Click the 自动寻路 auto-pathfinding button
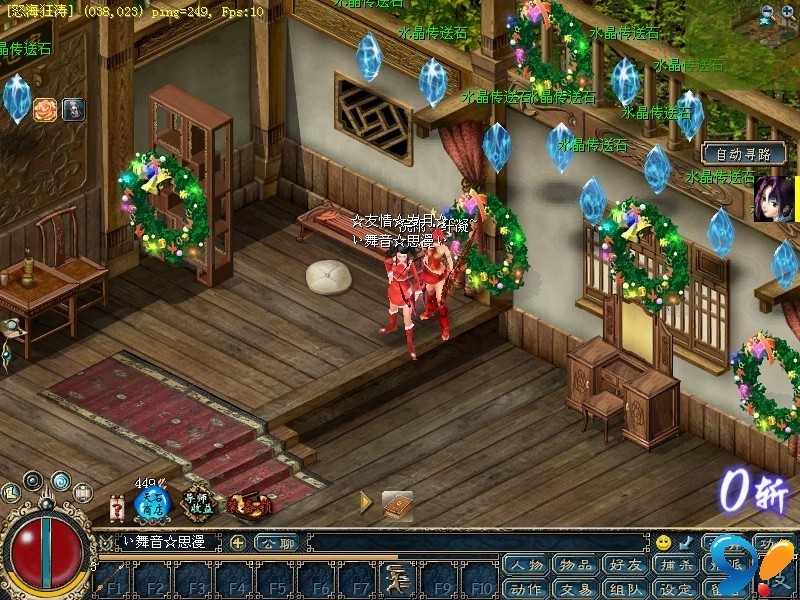 [744, 154]
